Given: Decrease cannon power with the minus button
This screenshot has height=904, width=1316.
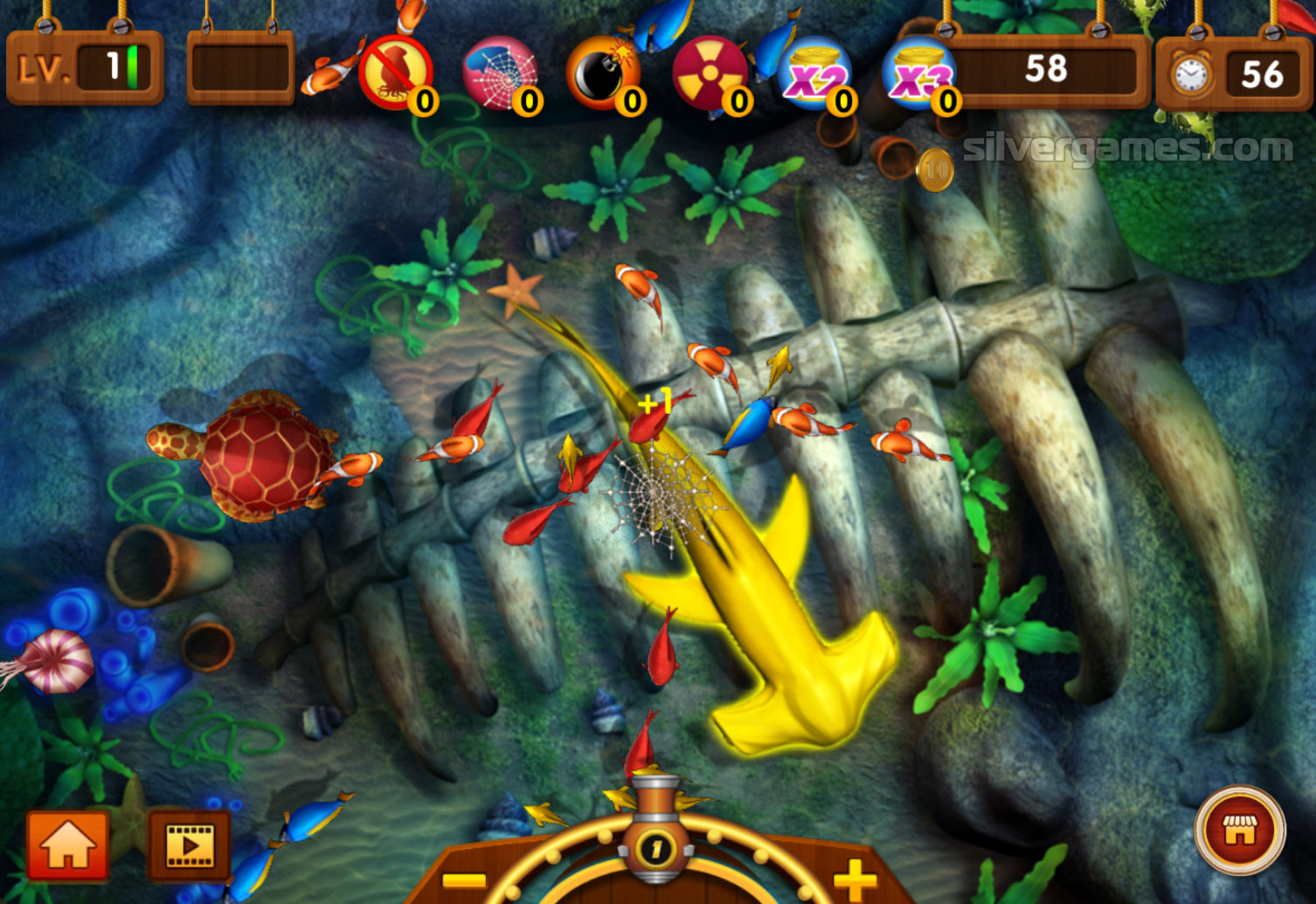Looking at the screenshot, I should (464, 880).
